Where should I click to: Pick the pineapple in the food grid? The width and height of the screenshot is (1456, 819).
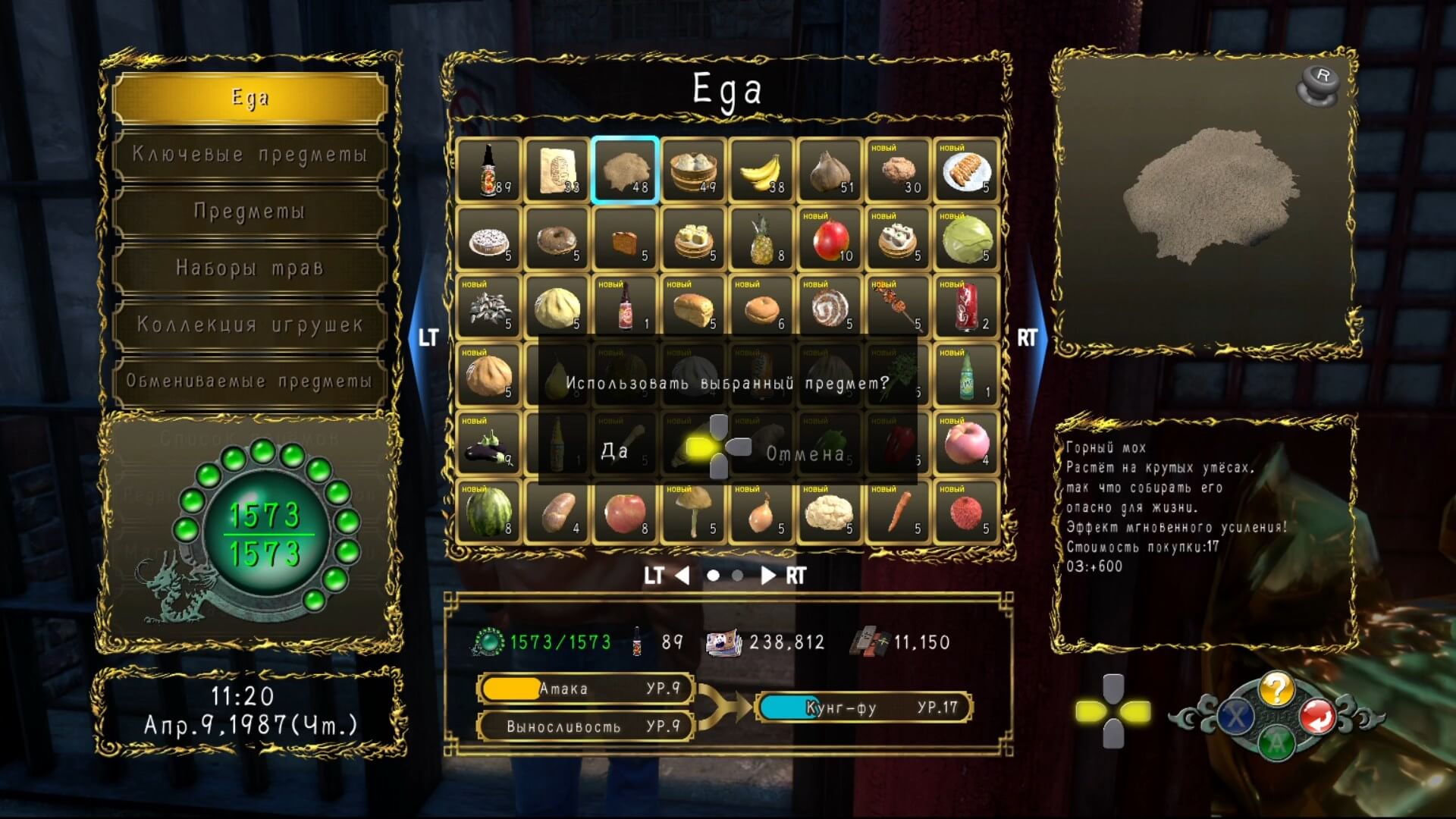[x=761, y=239]
